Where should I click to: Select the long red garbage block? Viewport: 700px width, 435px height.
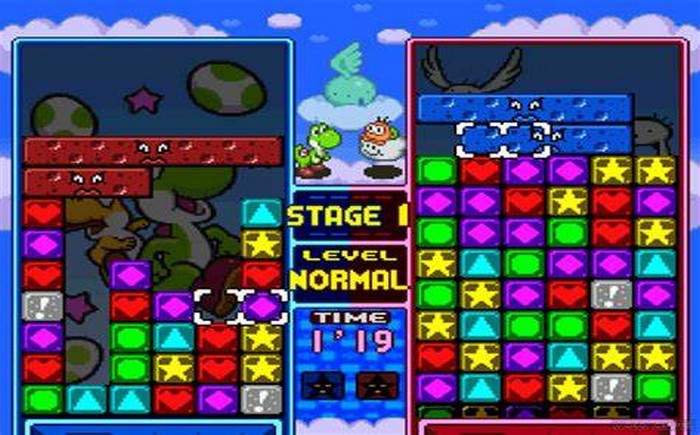coord(152,151)
